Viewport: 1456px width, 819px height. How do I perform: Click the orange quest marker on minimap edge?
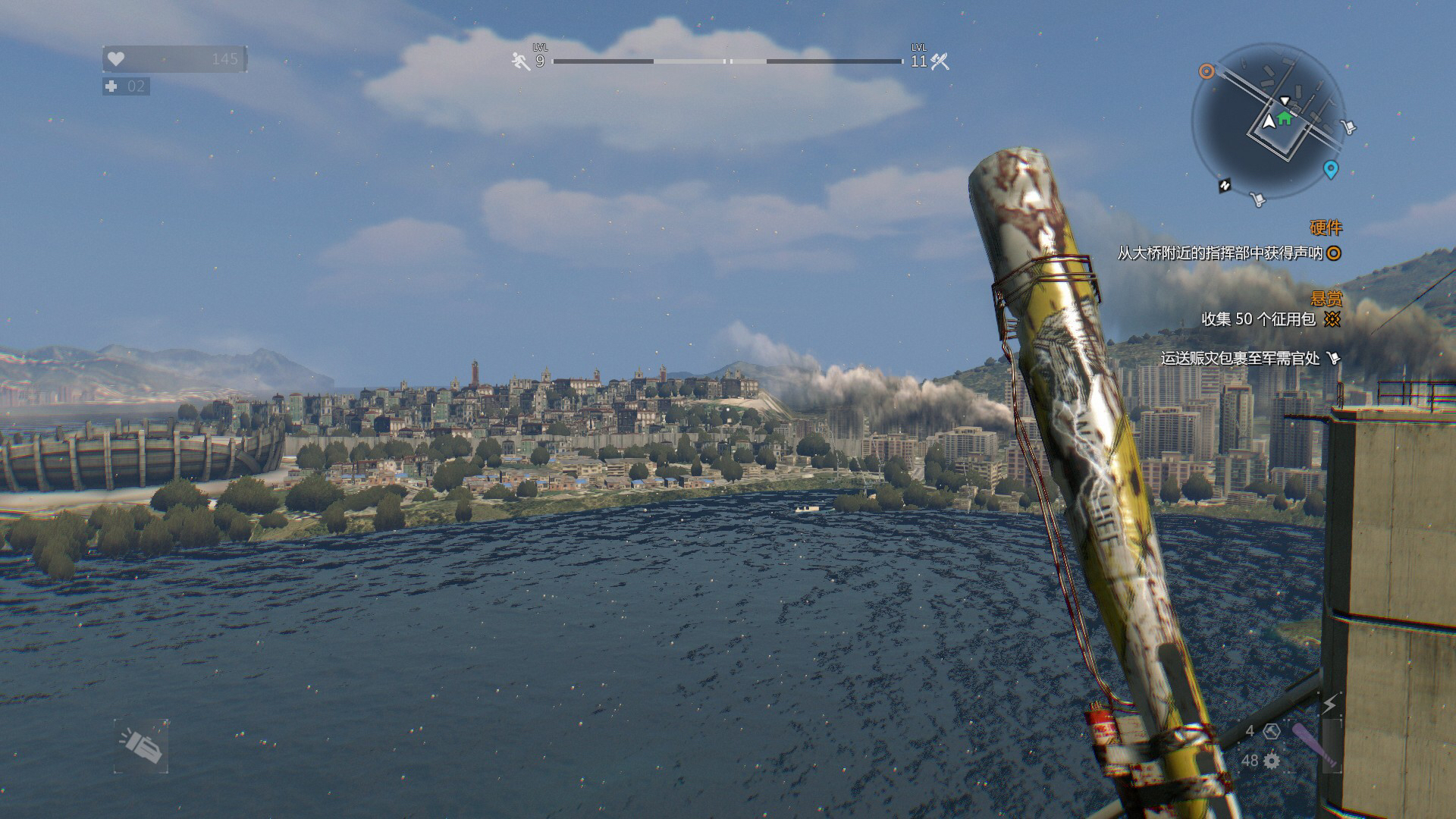pos(1206,71)
